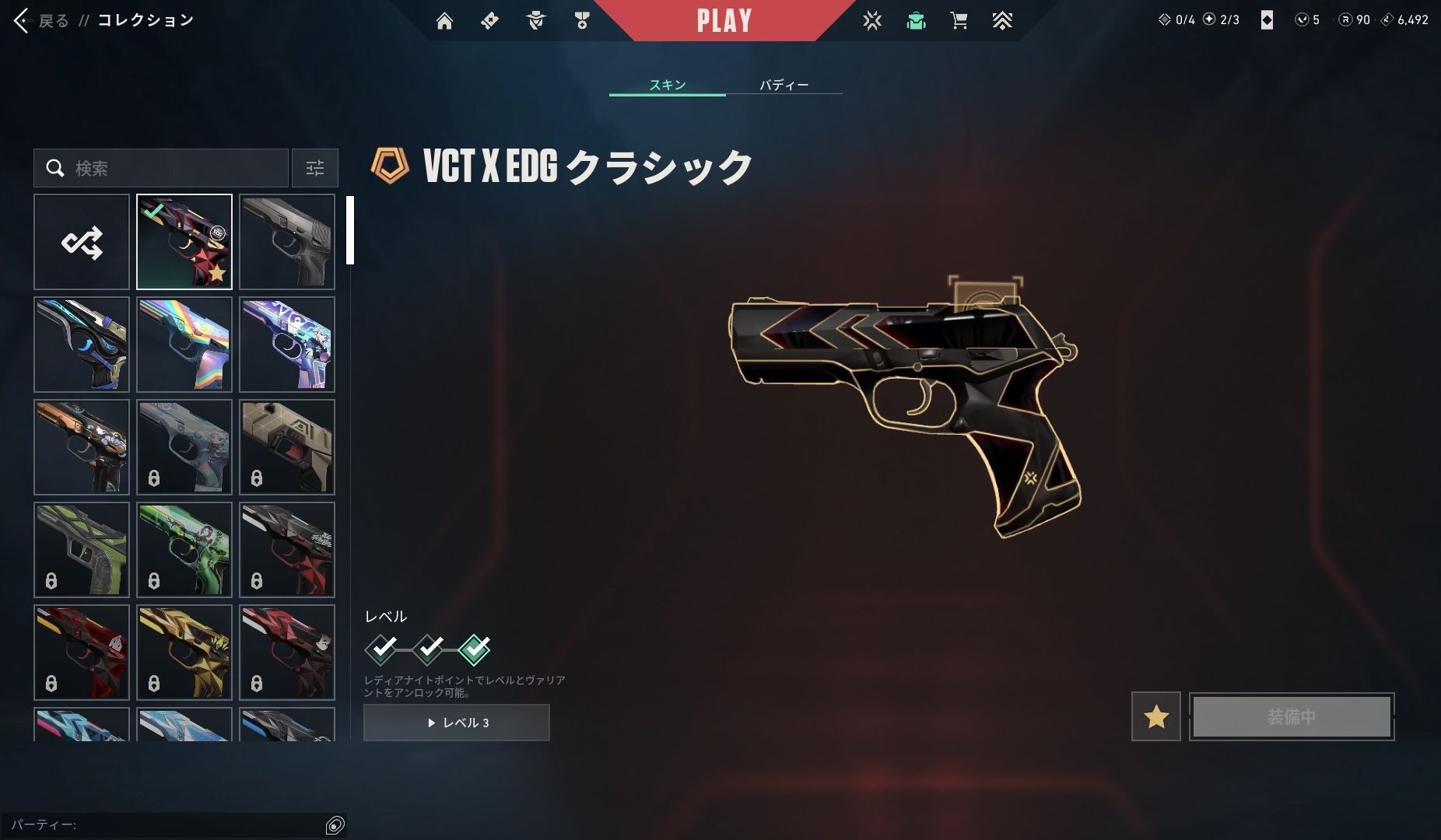
Task: Start matchmaking with the PLAY button
Action: coord(724,21)
